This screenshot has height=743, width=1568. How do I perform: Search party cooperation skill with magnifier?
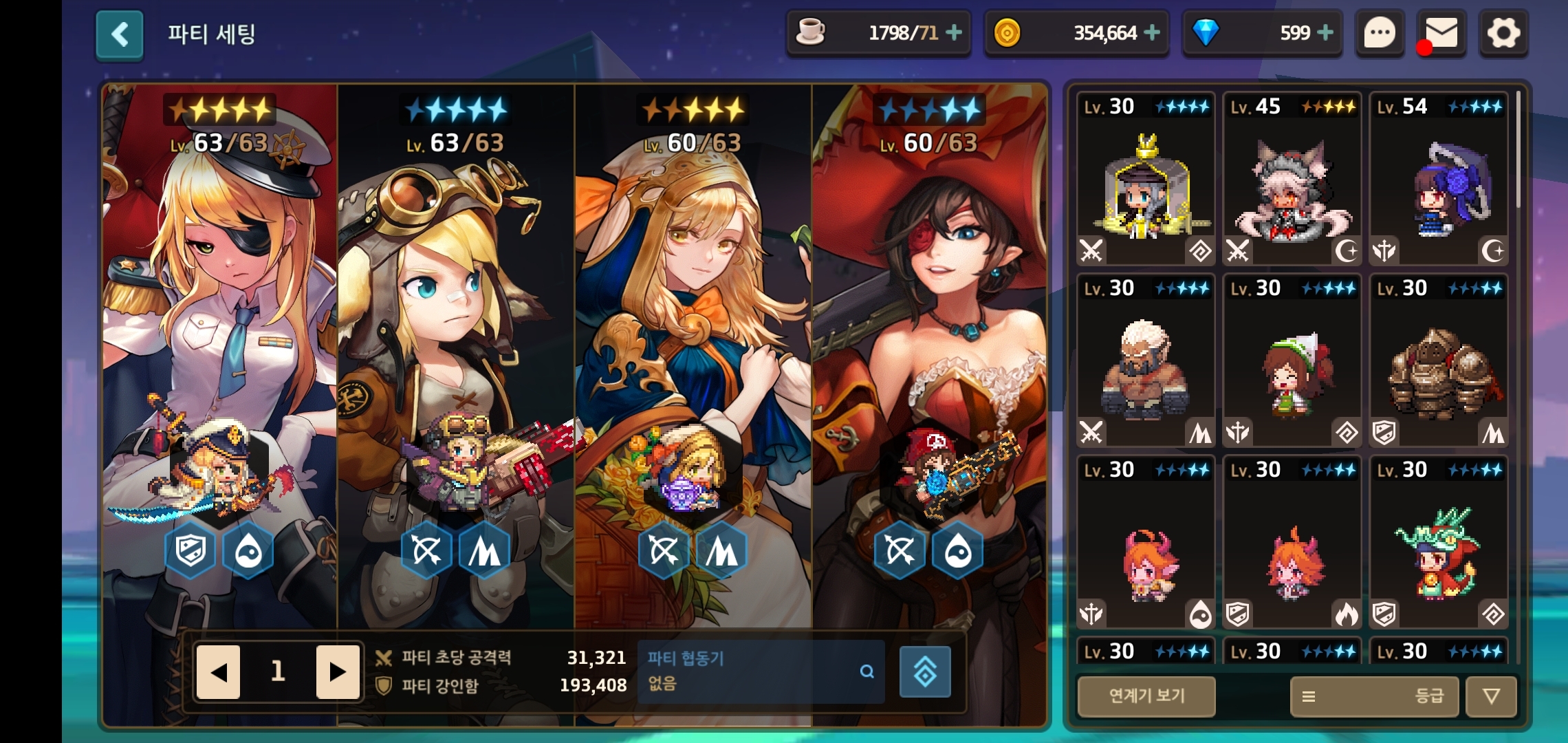[867, 671]
